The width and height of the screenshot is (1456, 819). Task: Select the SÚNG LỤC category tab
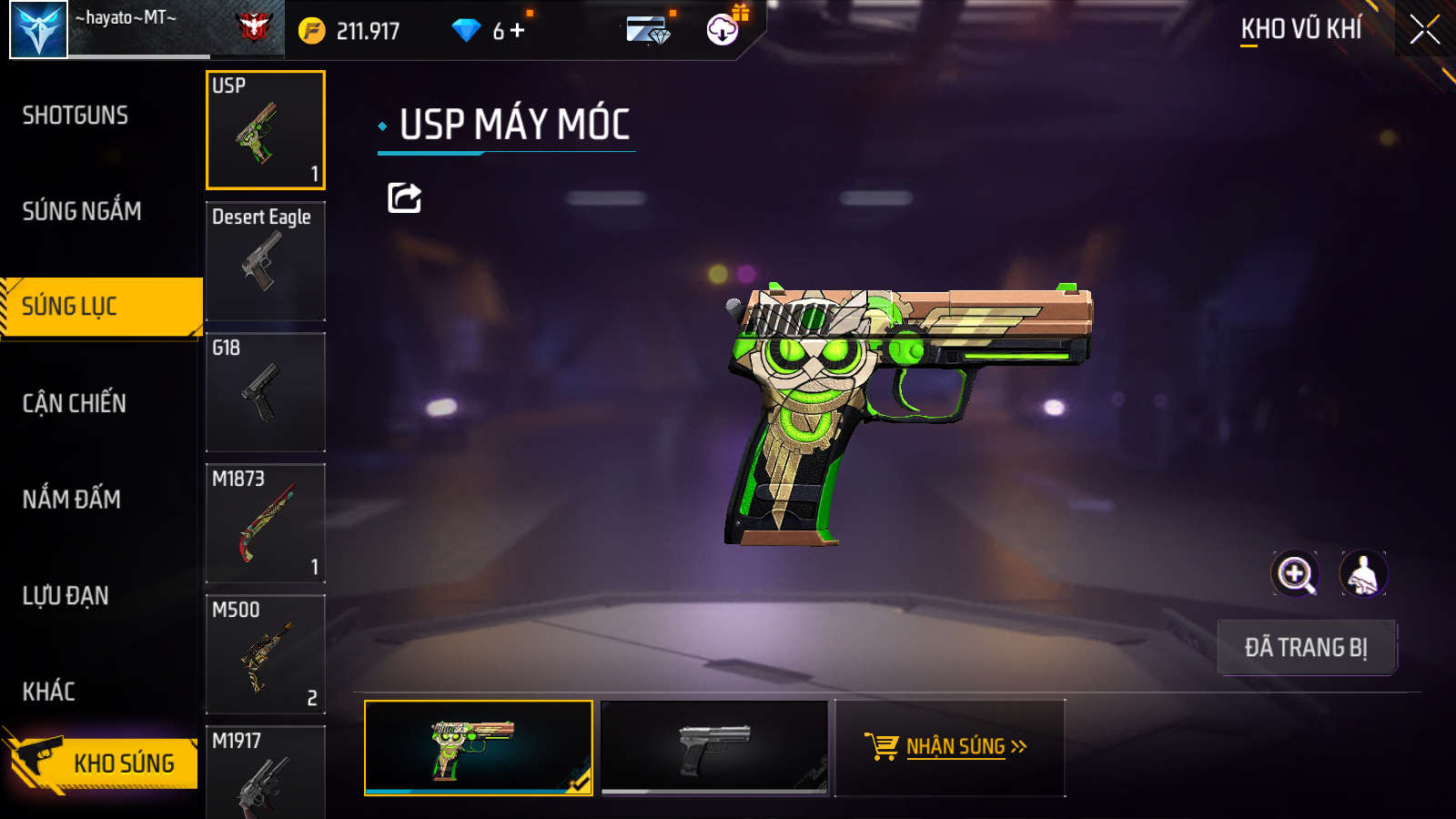pyautogui.click(x=100, y=307)
